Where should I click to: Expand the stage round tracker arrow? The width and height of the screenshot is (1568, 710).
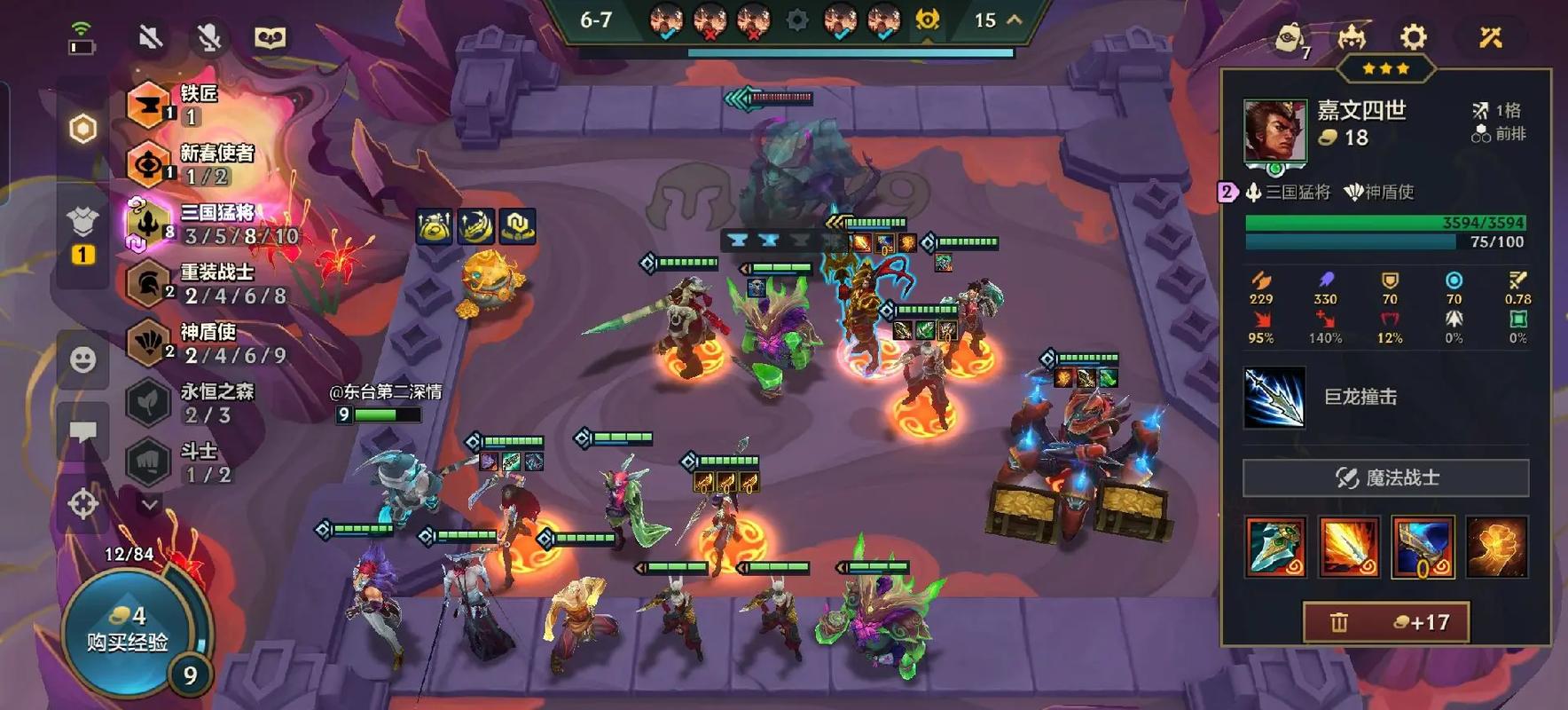tap(1015, 20)
